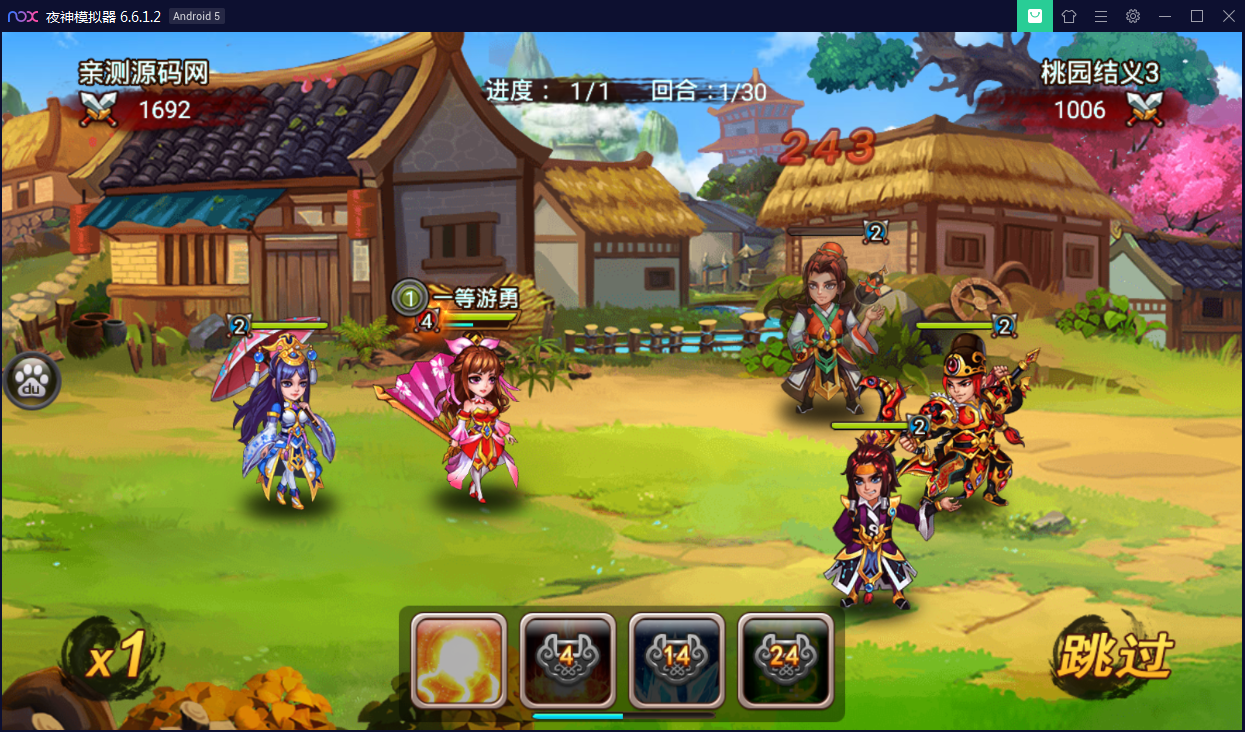Select the locked skill slot numbered 4

(567, 659)
